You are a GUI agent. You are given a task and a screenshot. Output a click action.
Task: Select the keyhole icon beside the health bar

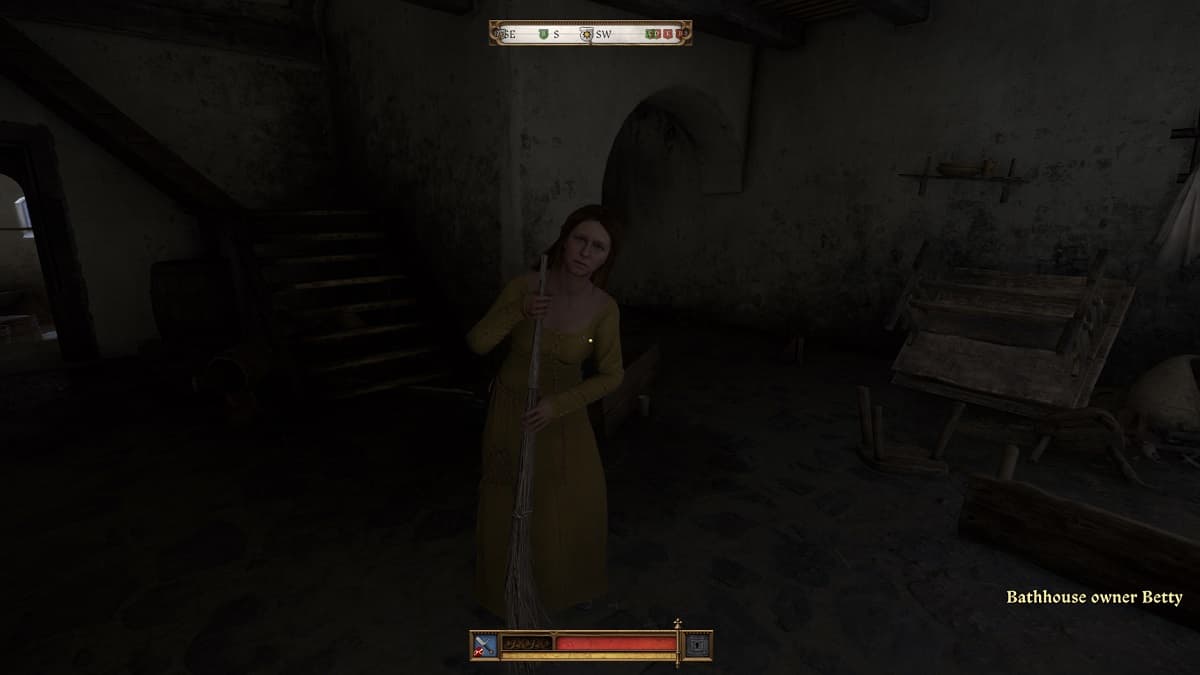pyautogui.click(x=698, y=645)
